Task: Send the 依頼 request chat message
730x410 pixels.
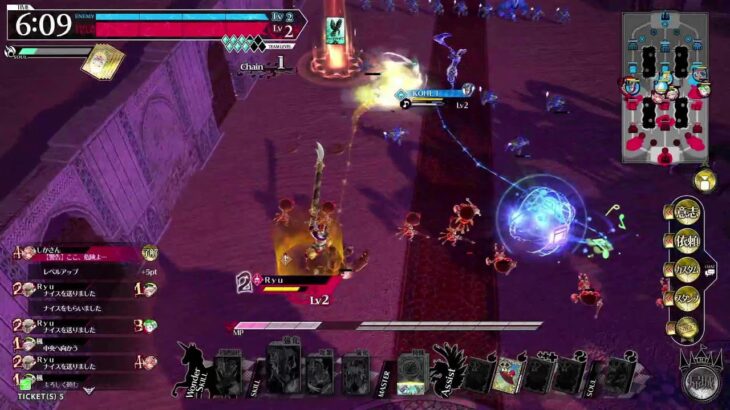Action: (x=685, y=241)
